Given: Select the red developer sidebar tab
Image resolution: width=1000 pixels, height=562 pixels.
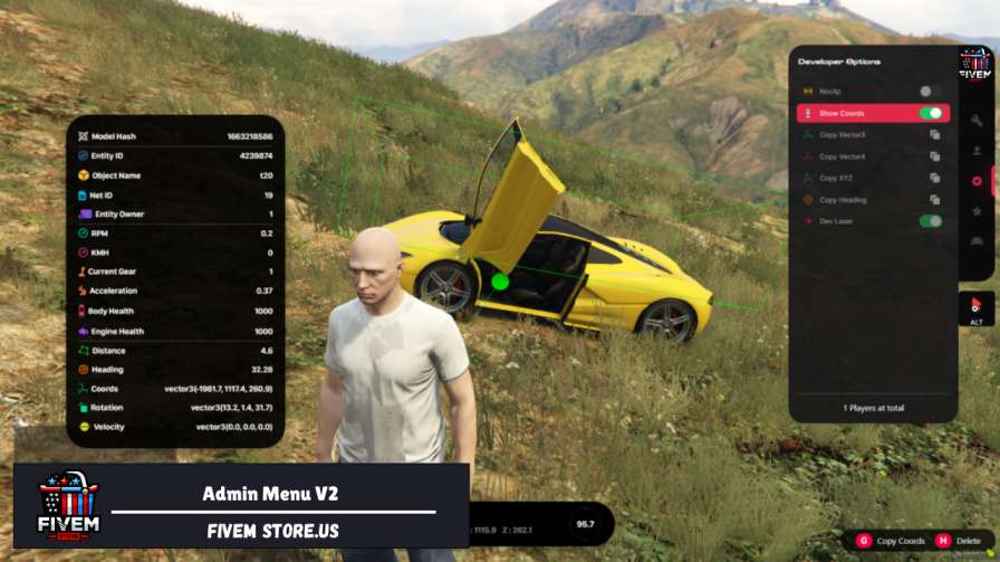Looking at the screenshot, I should pyautogui.click(x=976, y=181).
